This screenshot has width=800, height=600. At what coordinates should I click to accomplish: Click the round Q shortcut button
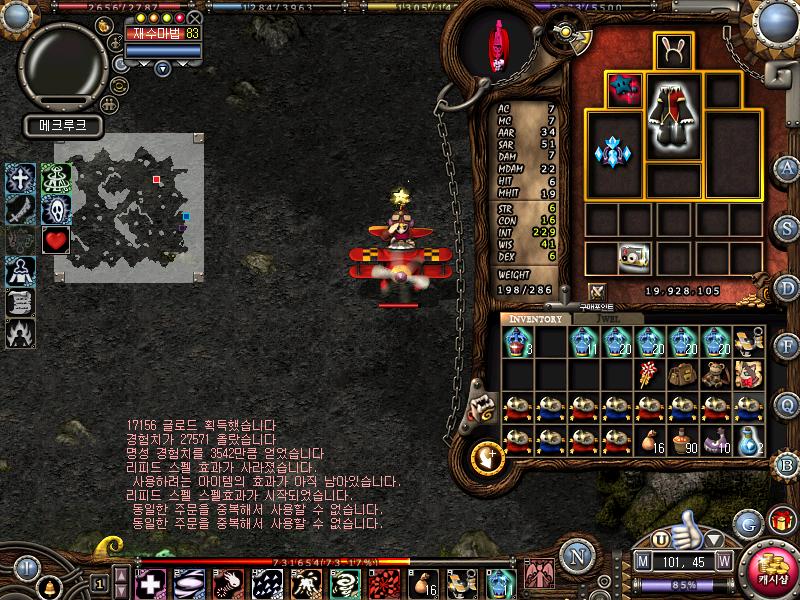[787, 403]
